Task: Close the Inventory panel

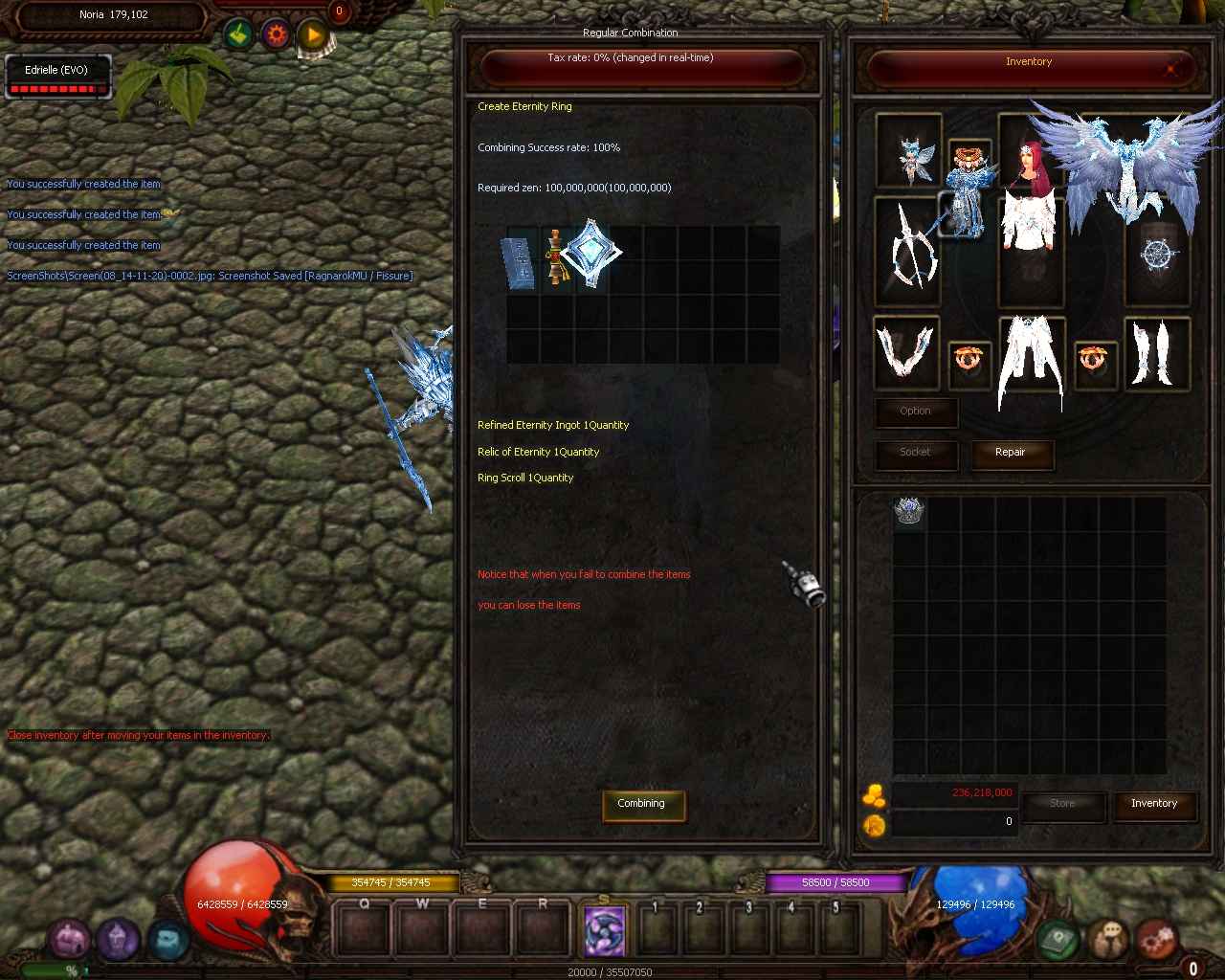Action: pos(1170,68)
